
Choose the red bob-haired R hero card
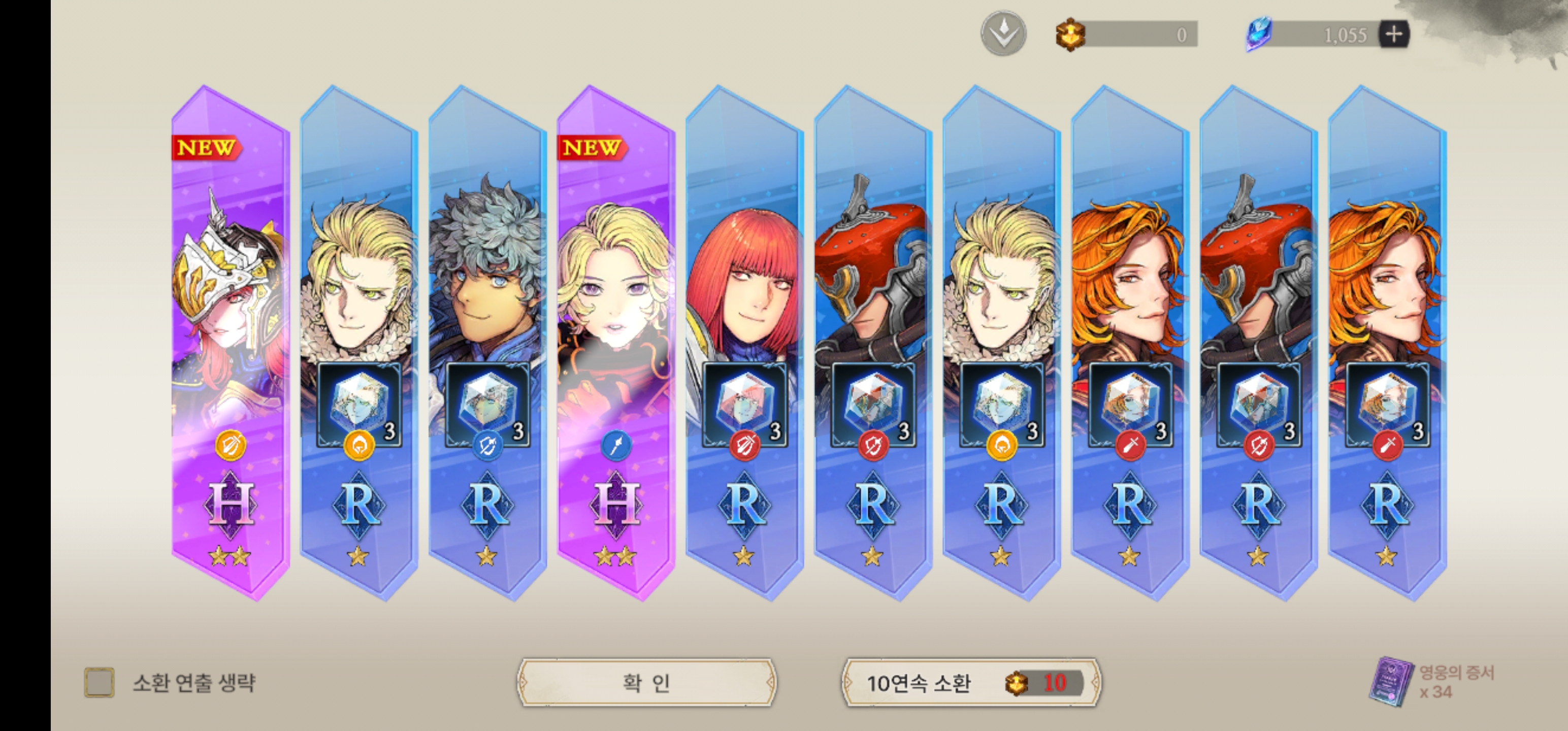744,341
